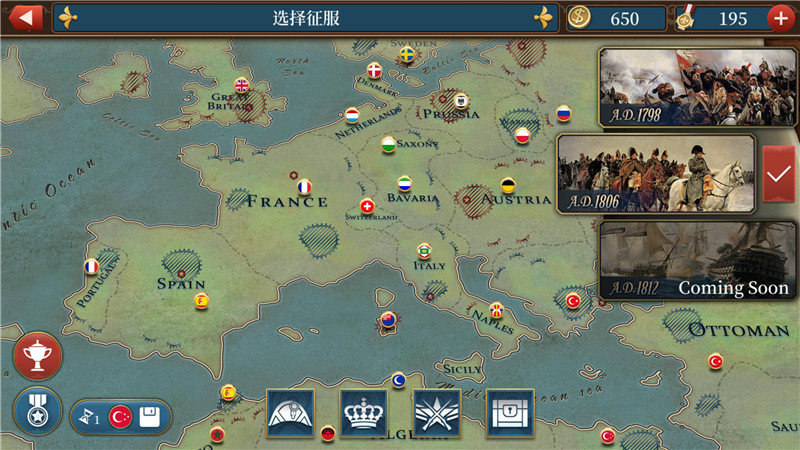Open the trophy achievements button
800x450 pixels.
[38, 356]
